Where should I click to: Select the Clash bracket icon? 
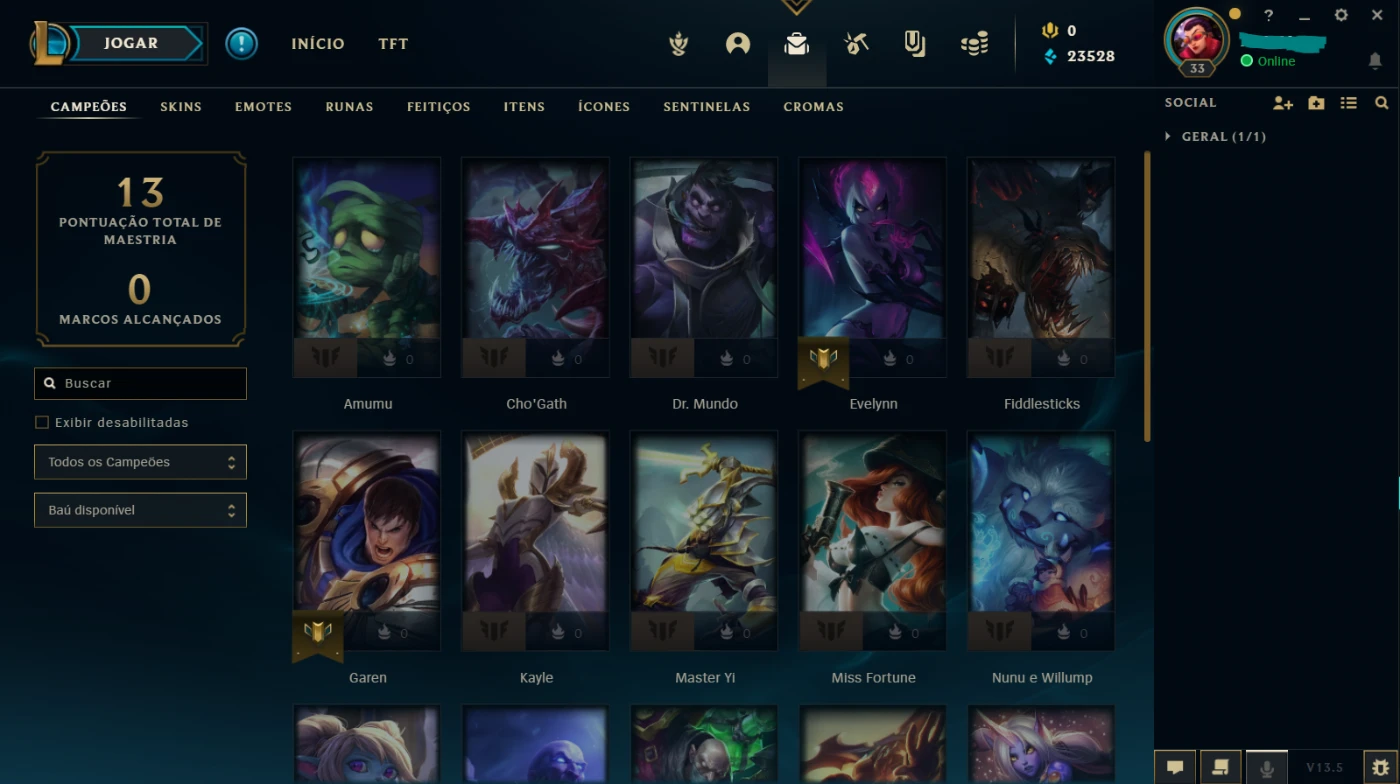click(x=913, y=43)
